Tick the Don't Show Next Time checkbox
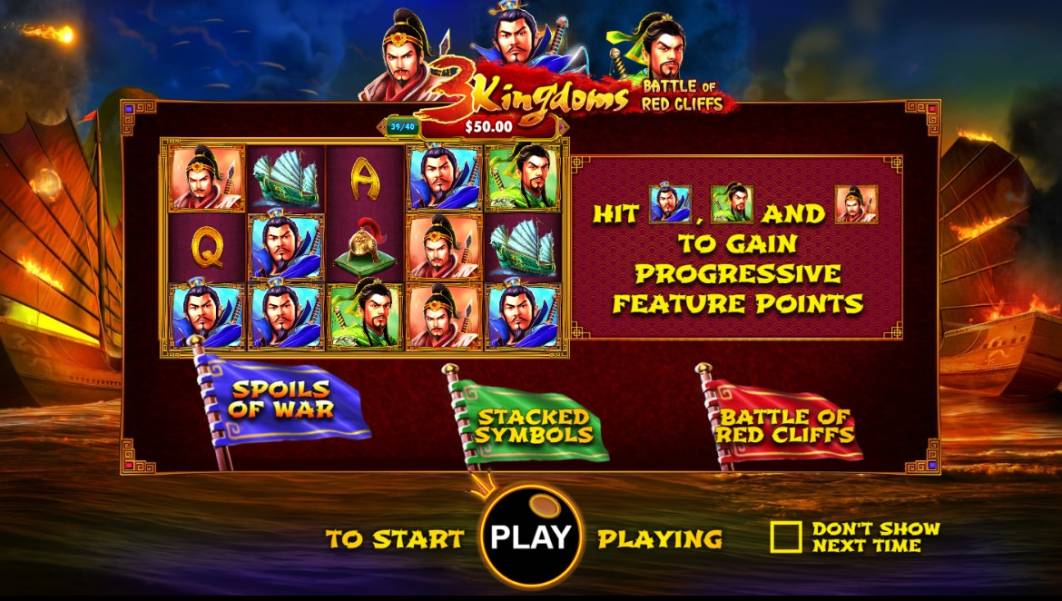1062x601 pixels. [x=786, y=537]
